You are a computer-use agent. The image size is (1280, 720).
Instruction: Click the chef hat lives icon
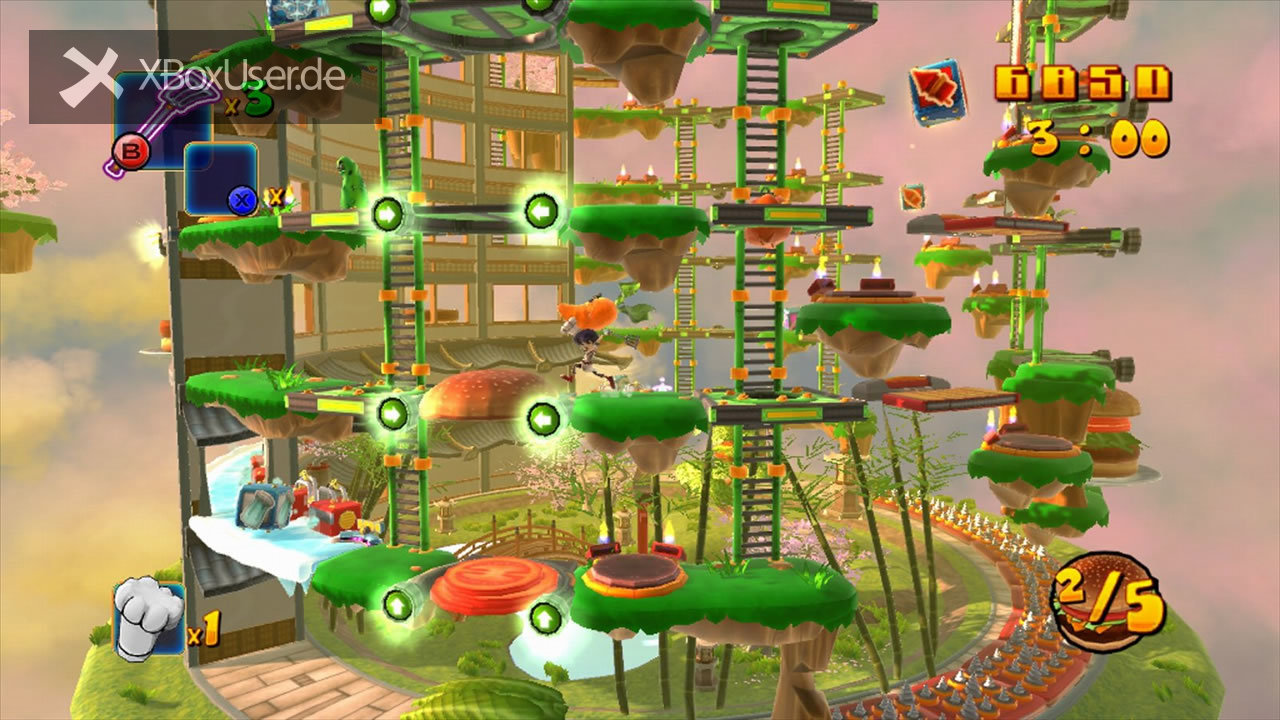tap(148, 620)
